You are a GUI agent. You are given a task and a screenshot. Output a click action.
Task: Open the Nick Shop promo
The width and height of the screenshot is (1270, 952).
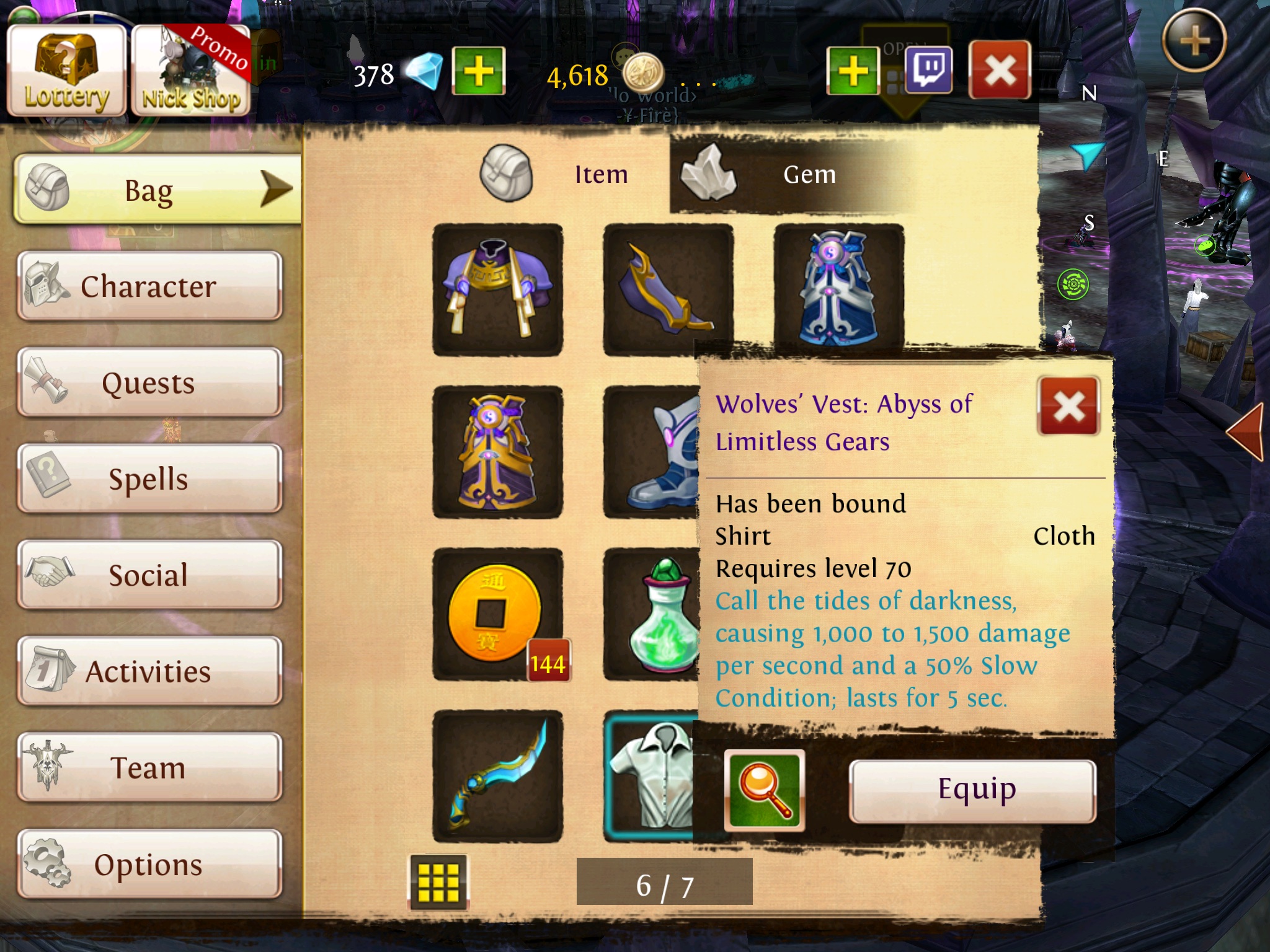(191, 73)
